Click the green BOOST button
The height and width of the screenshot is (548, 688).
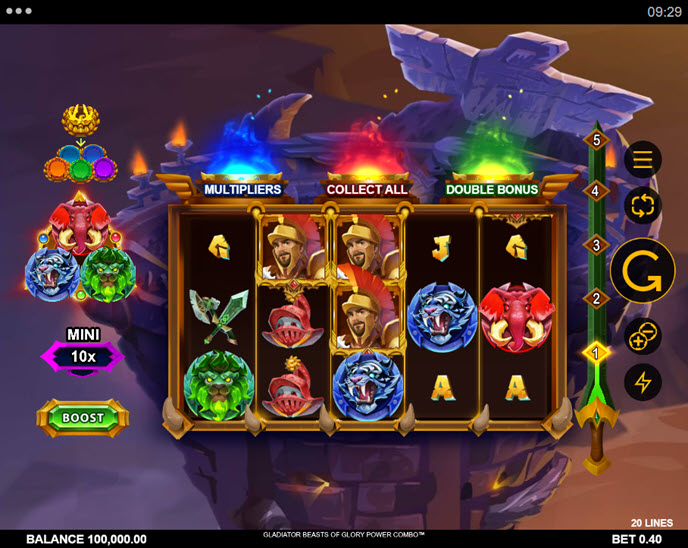coord(83,418)
